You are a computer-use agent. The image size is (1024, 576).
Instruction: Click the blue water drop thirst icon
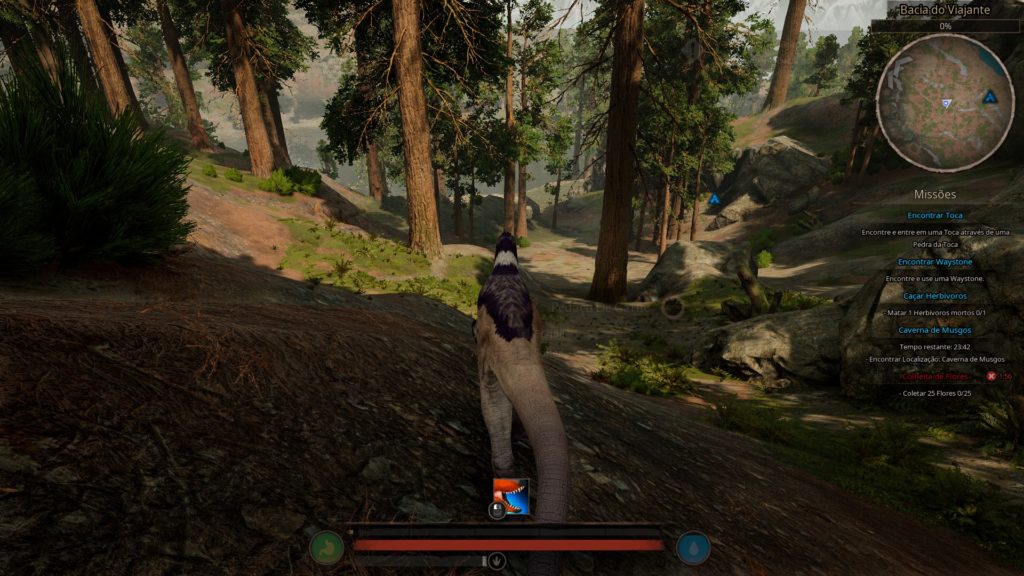click(694, 547)
